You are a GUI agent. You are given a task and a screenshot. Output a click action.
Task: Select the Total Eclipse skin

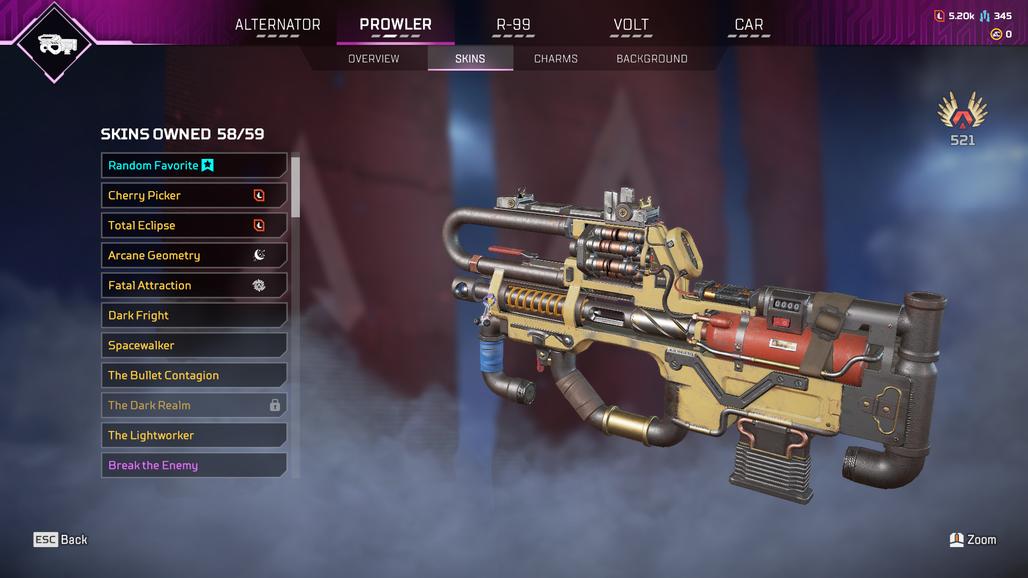tap(194, 226)
